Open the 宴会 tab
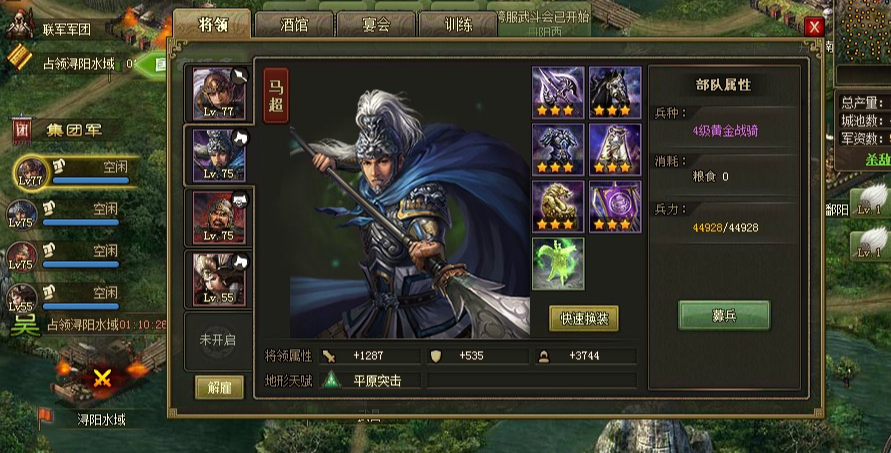Viewport: 891px width, 453px height. [x=375, y=24]
